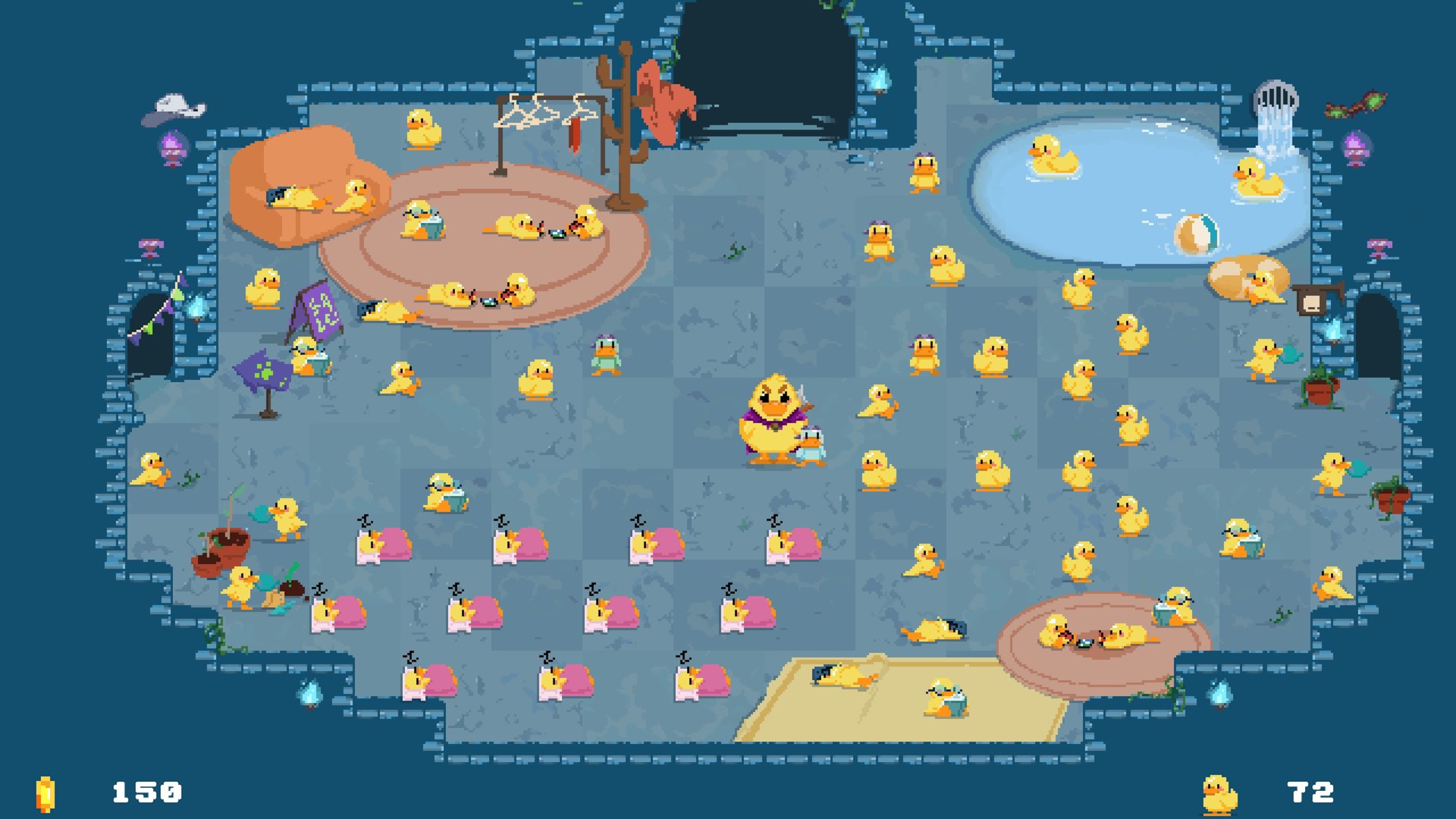The width and height of the screenshot is (1456, 819).
Task: Click the coin counter icon bottom left
Action: click(45, 795)
